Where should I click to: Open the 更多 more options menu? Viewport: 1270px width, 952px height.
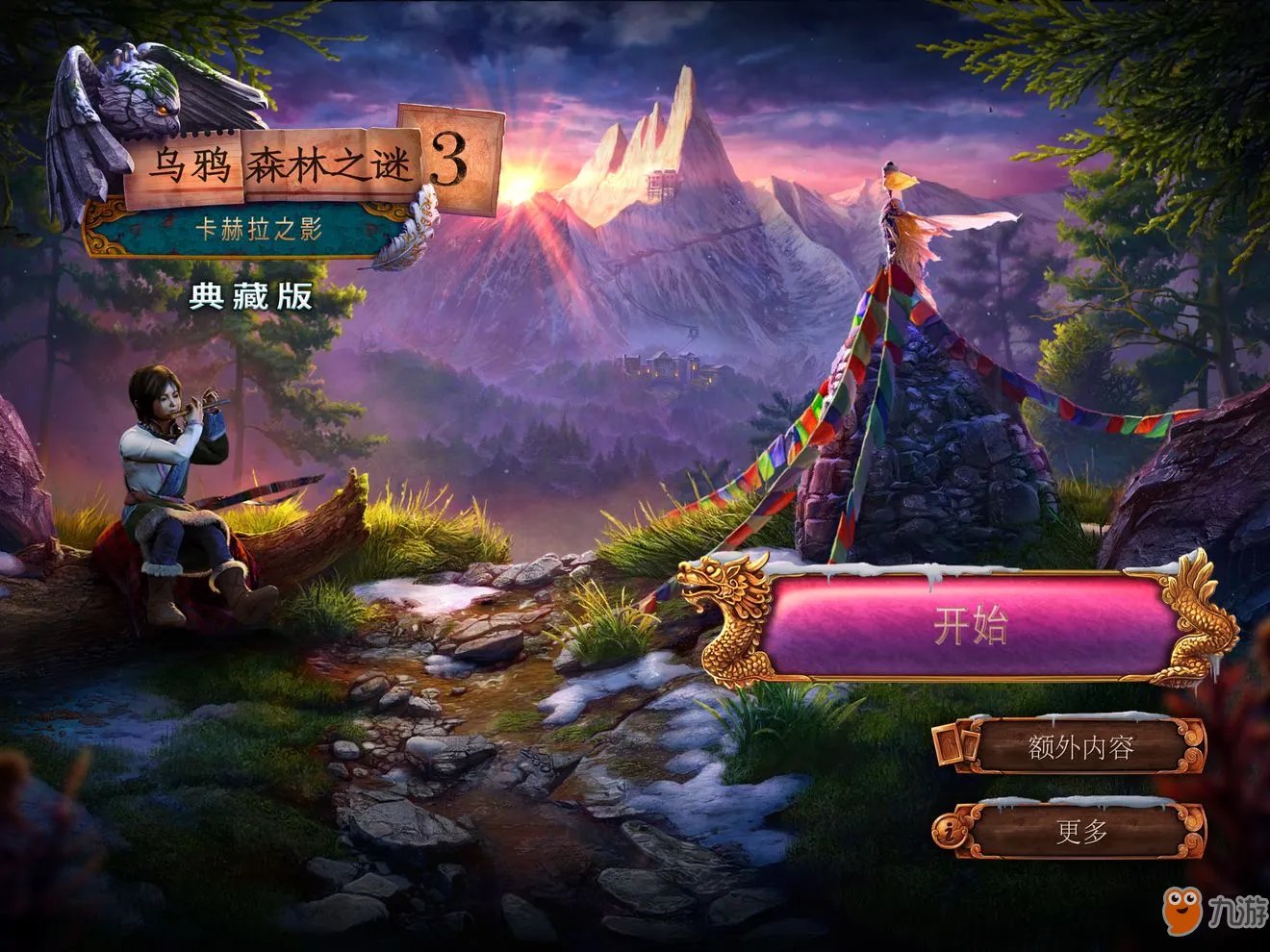(1080, 831)
